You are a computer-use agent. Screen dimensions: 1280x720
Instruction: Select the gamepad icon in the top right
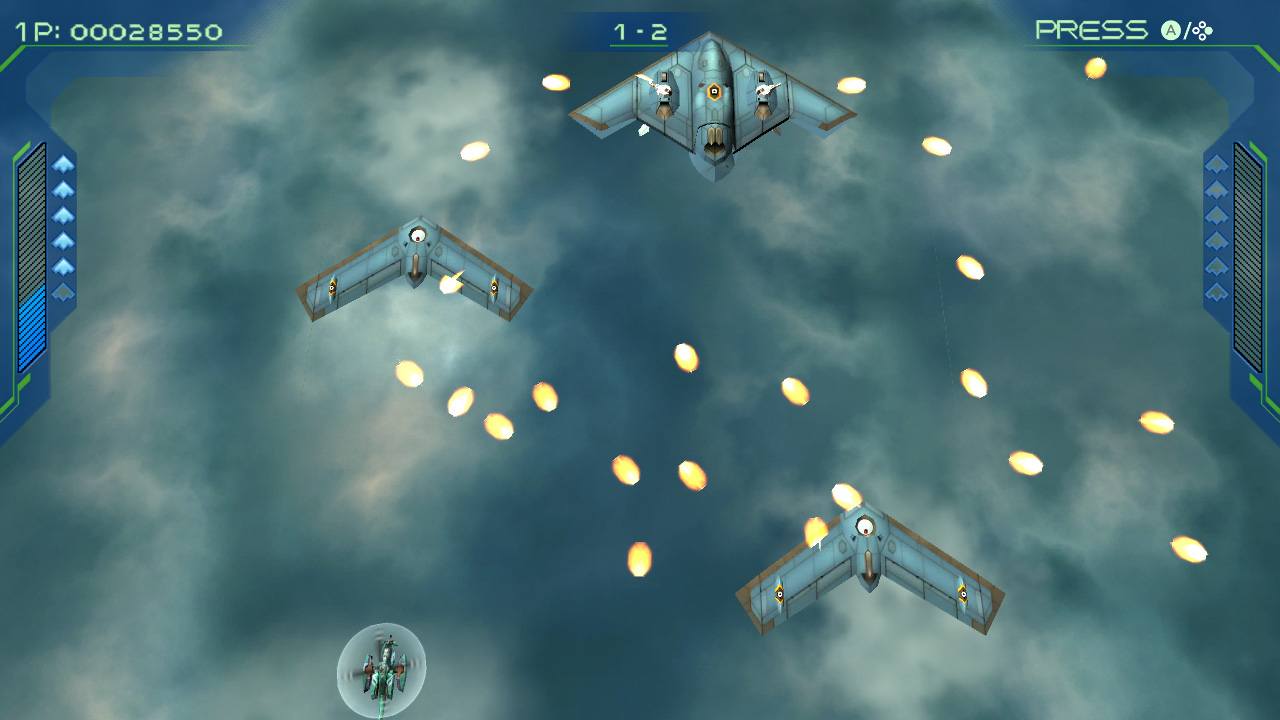tap(1202, 29)
